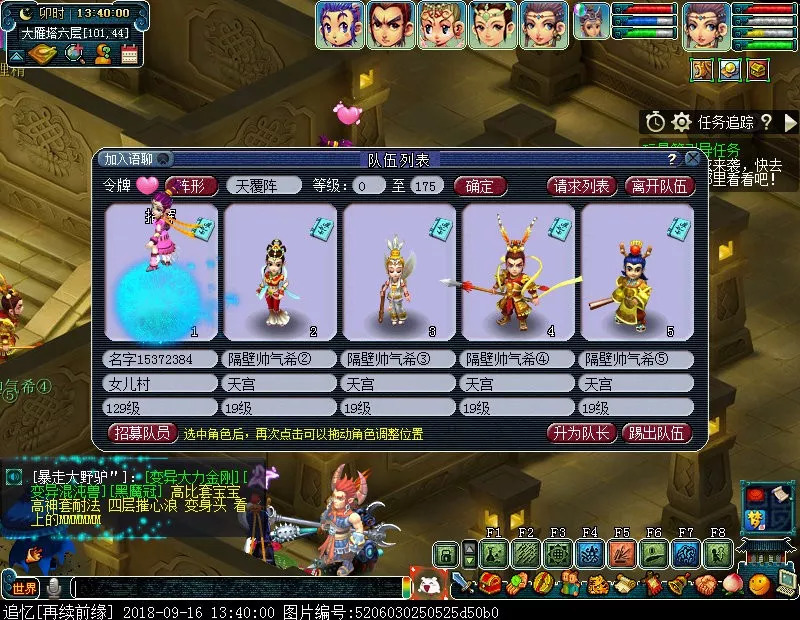The height and width of the screenshot is (620, 800).
Task: Open the 任务追踪 quest tracker settings gear
Action: [681, 122]
